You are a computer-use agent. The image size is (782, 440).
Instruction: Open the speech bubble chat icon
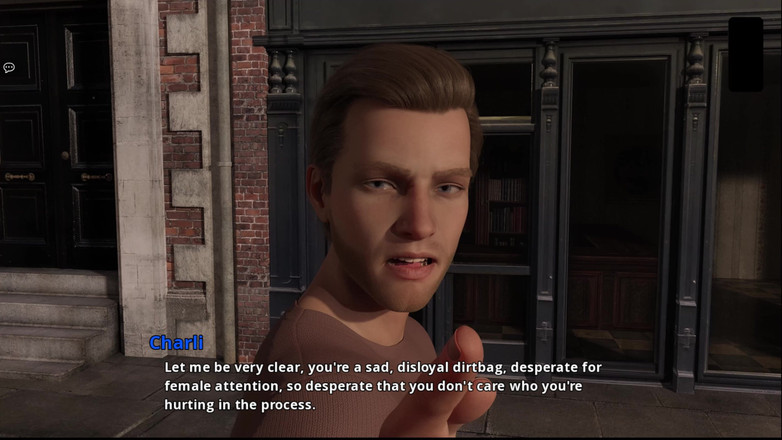9,68
